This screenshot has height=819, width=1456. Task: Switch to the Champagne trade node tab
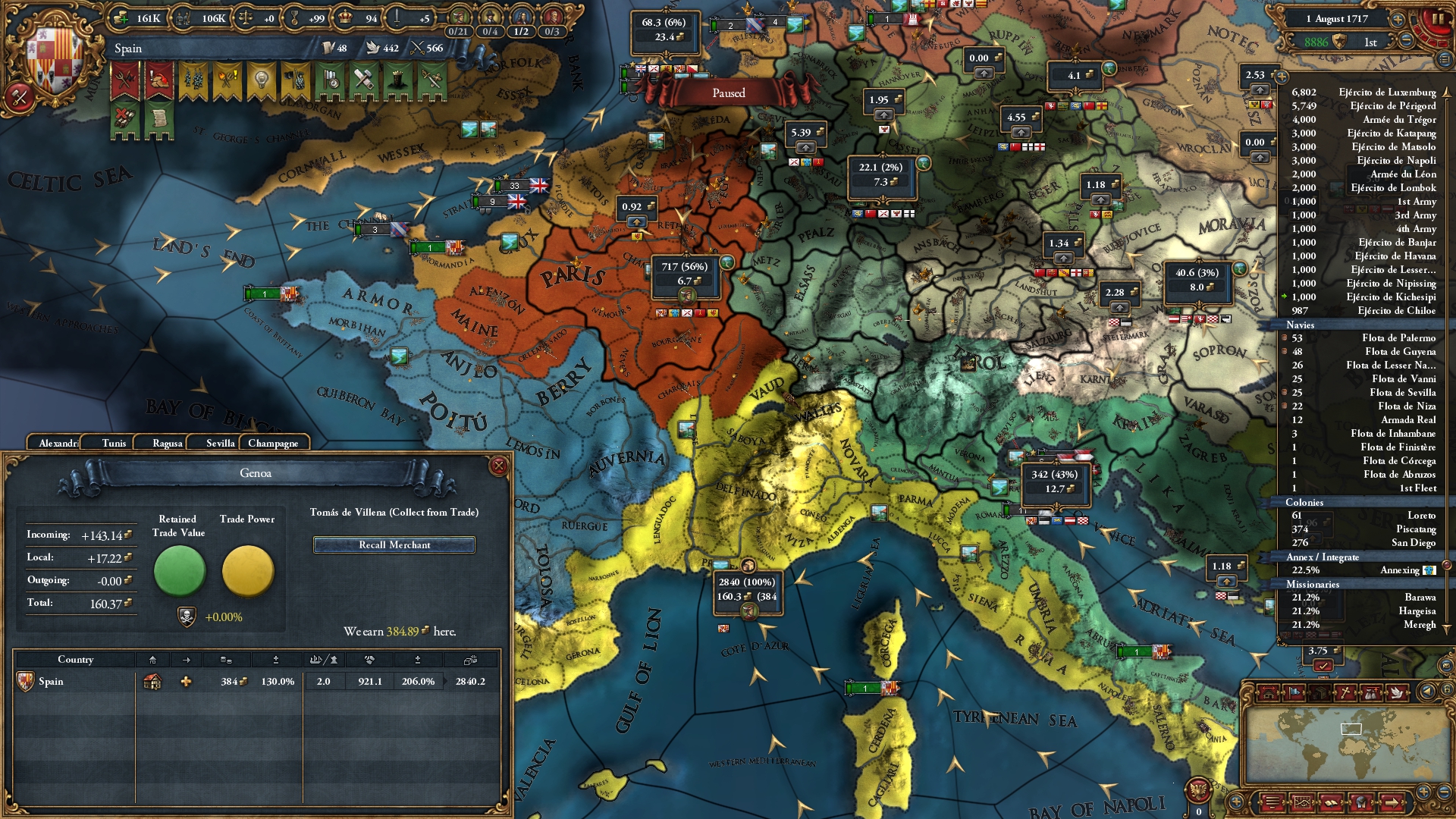[x=273, y=443]
